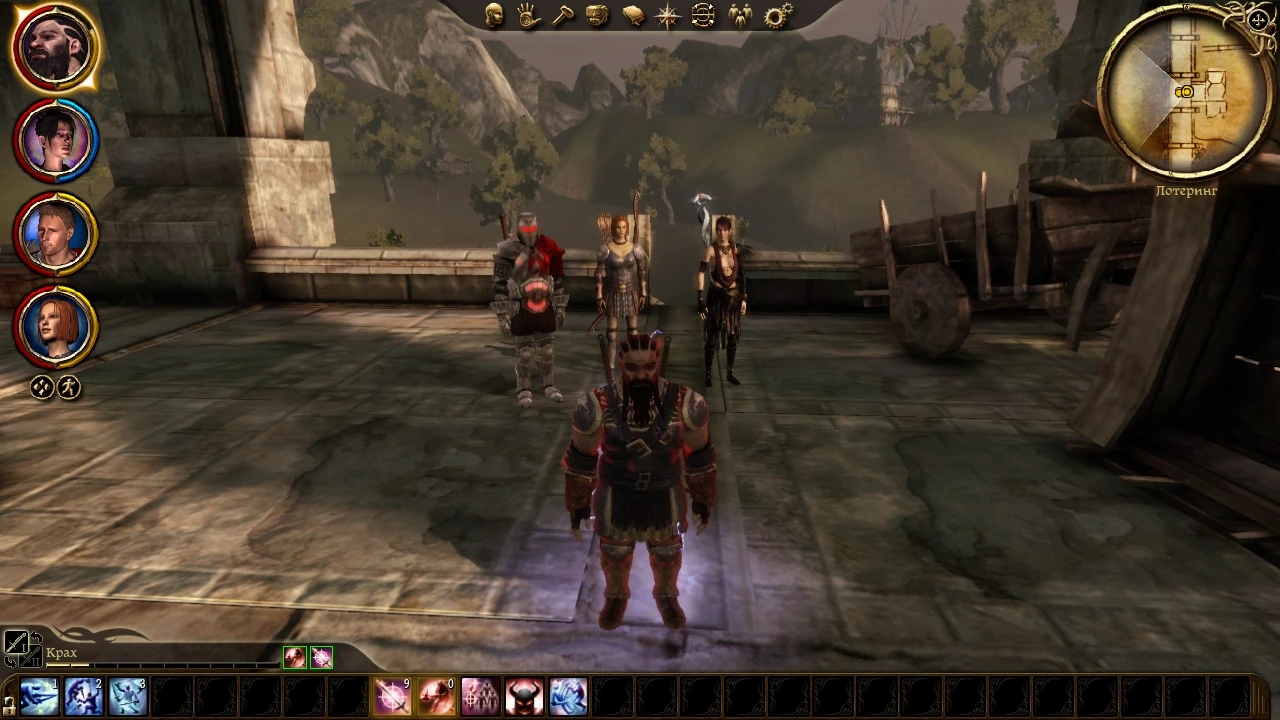Select the second party member portrait

pos(55,140)
